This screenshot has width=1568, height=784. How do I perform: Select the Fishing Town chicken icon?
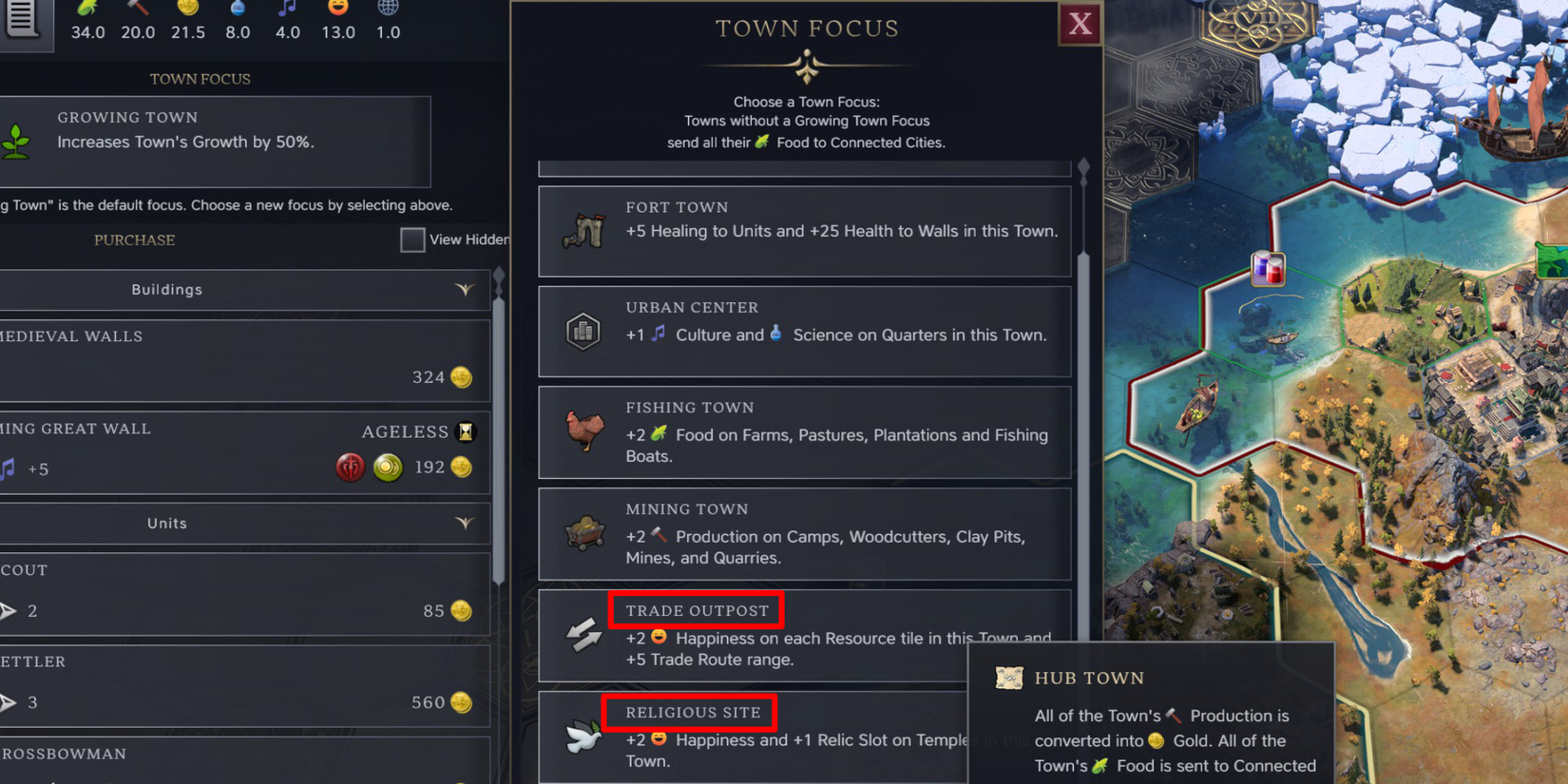pos(583,432)
